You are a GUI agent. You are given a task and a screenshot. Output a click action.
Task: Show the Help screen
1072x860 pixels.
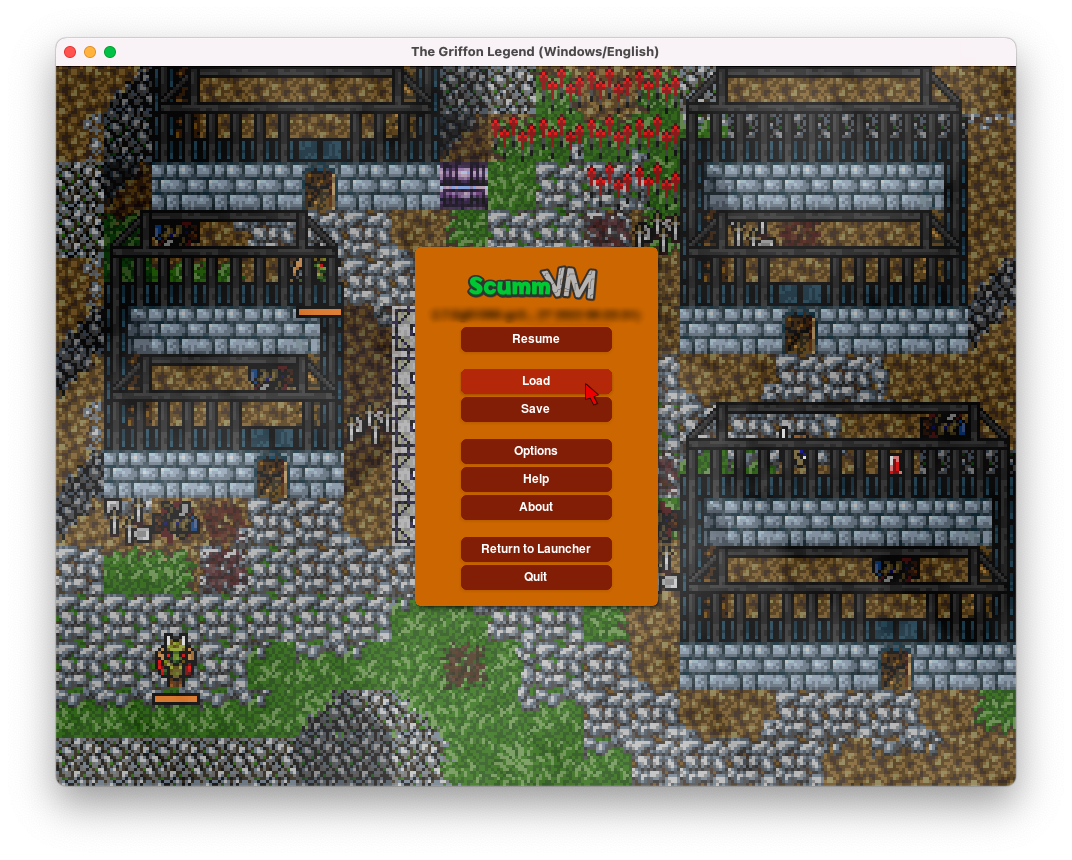(x=536, y=479)
